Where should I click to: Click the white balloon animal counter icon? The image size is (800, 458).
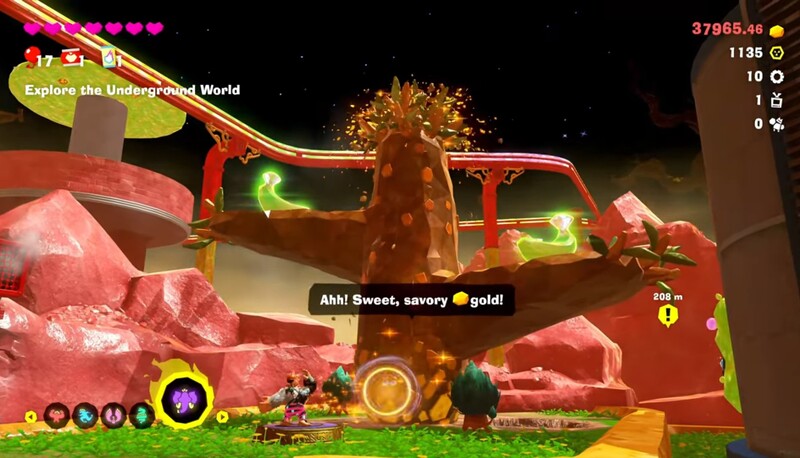click(777, 124)
